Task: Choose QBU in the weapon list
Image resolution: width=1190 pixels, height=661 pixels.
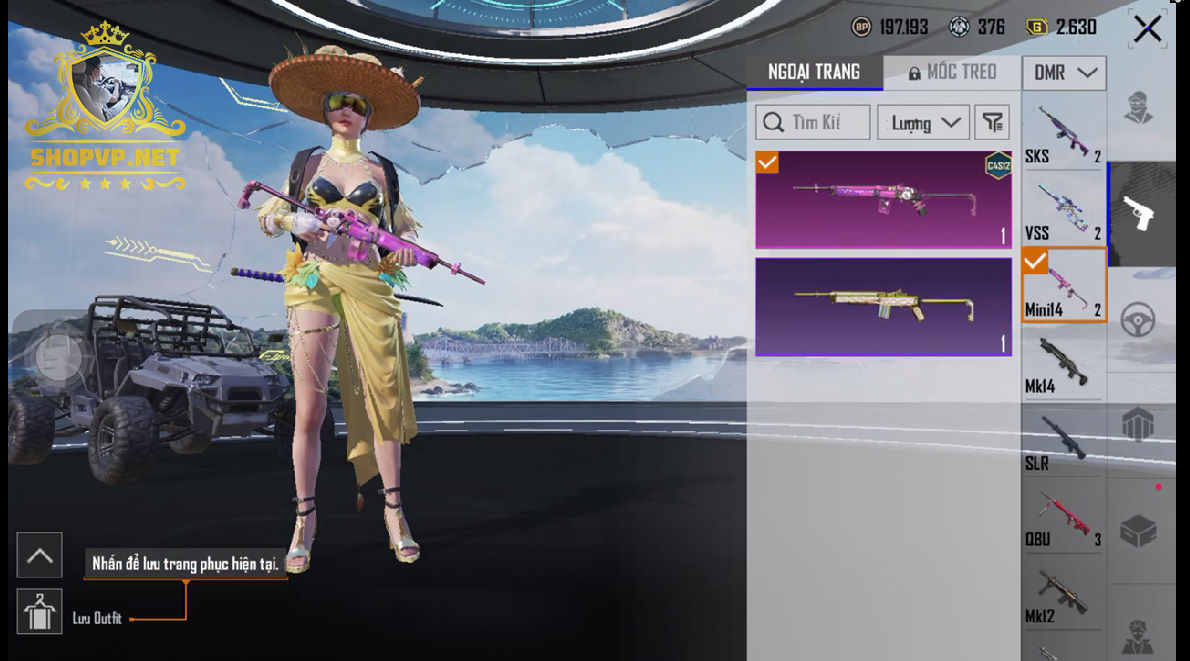Action: [x=1063, y=518]
